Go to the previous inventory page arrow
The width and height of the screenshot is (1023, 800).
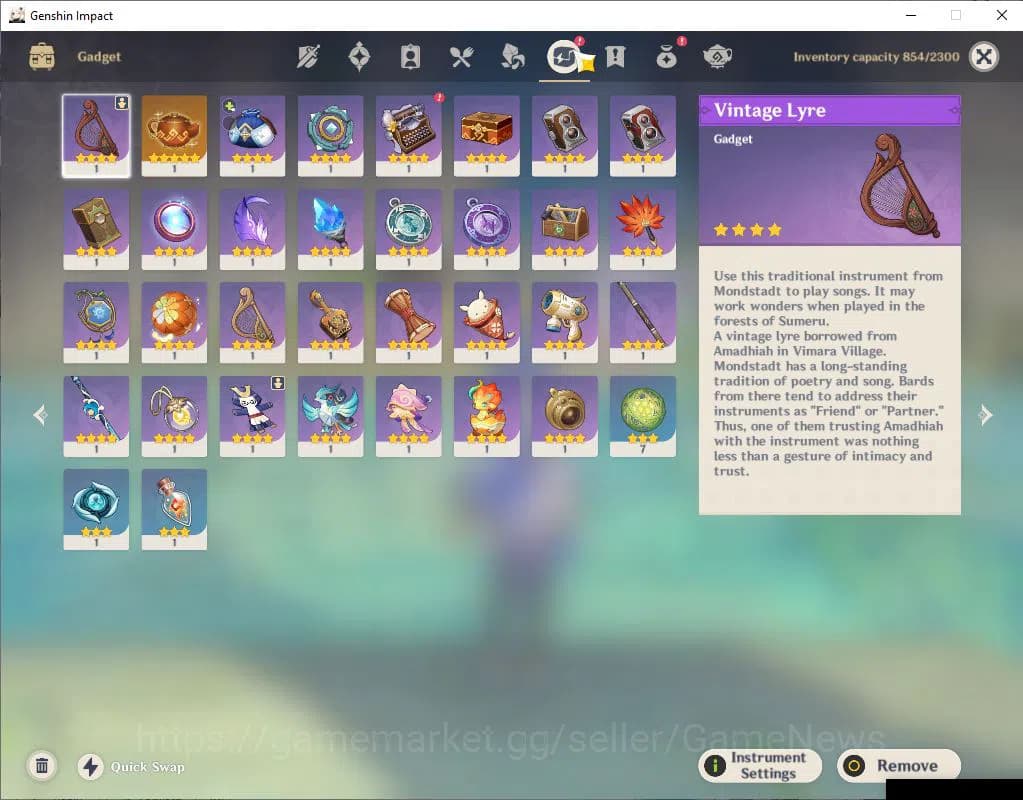tap(40, 415)
